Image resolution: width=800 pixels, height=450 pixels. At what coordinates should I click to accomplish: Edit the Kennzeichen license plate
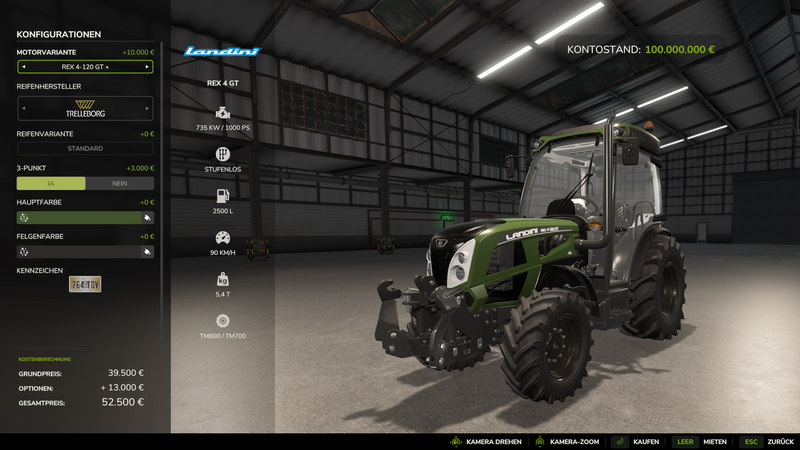tap(85, 285)
